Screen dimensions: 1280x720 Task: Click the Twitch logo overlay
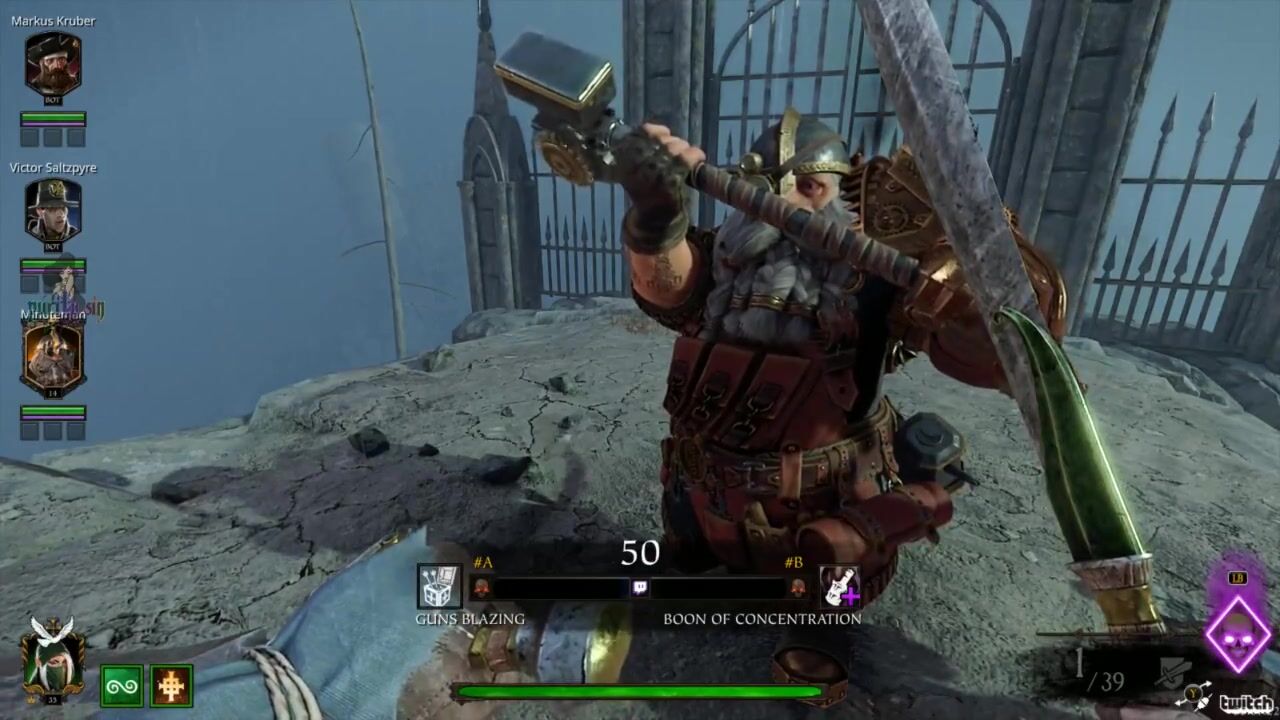pos(1246,703)
